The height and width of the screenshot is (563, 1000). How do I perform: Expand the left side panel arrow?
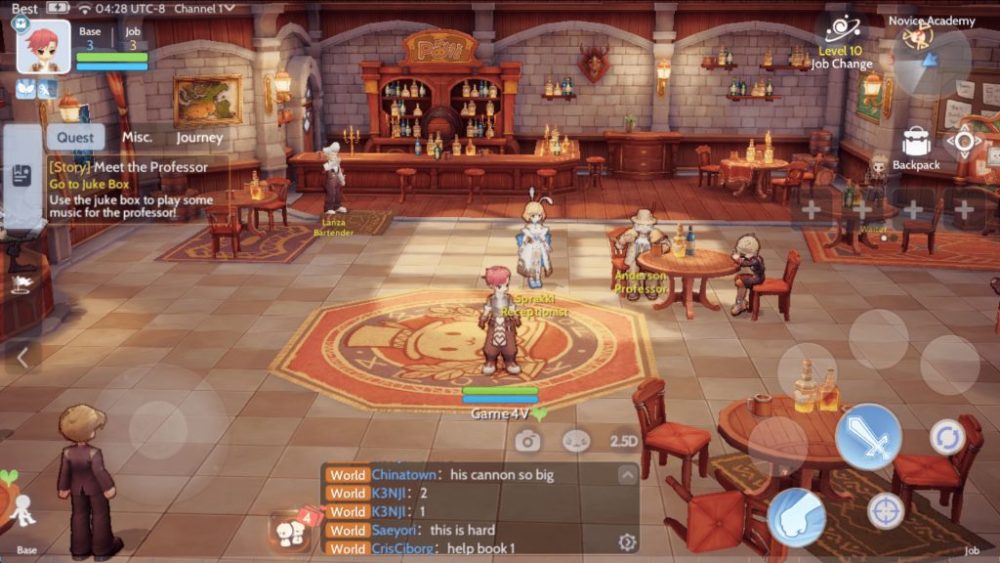pyautogui.click(x=22, y=355)
